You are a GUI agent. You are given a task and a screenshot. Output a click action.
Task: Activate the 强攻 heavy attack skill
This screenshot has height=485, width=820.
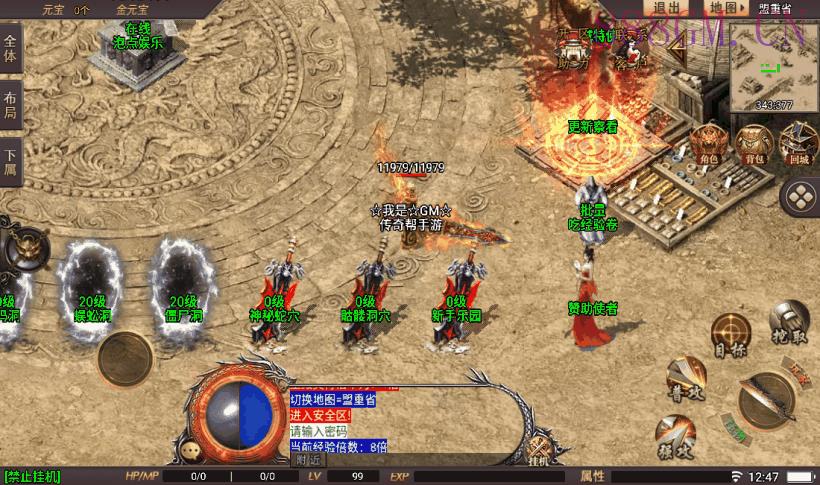coord(675,435)
